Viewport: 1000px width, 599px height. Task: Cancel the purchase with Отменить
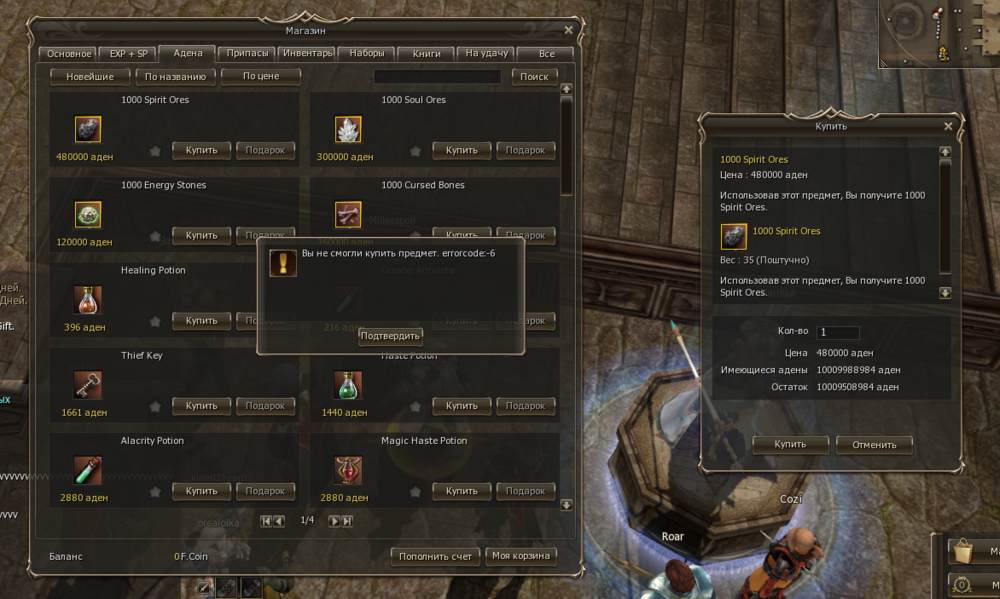pos(873,444)
